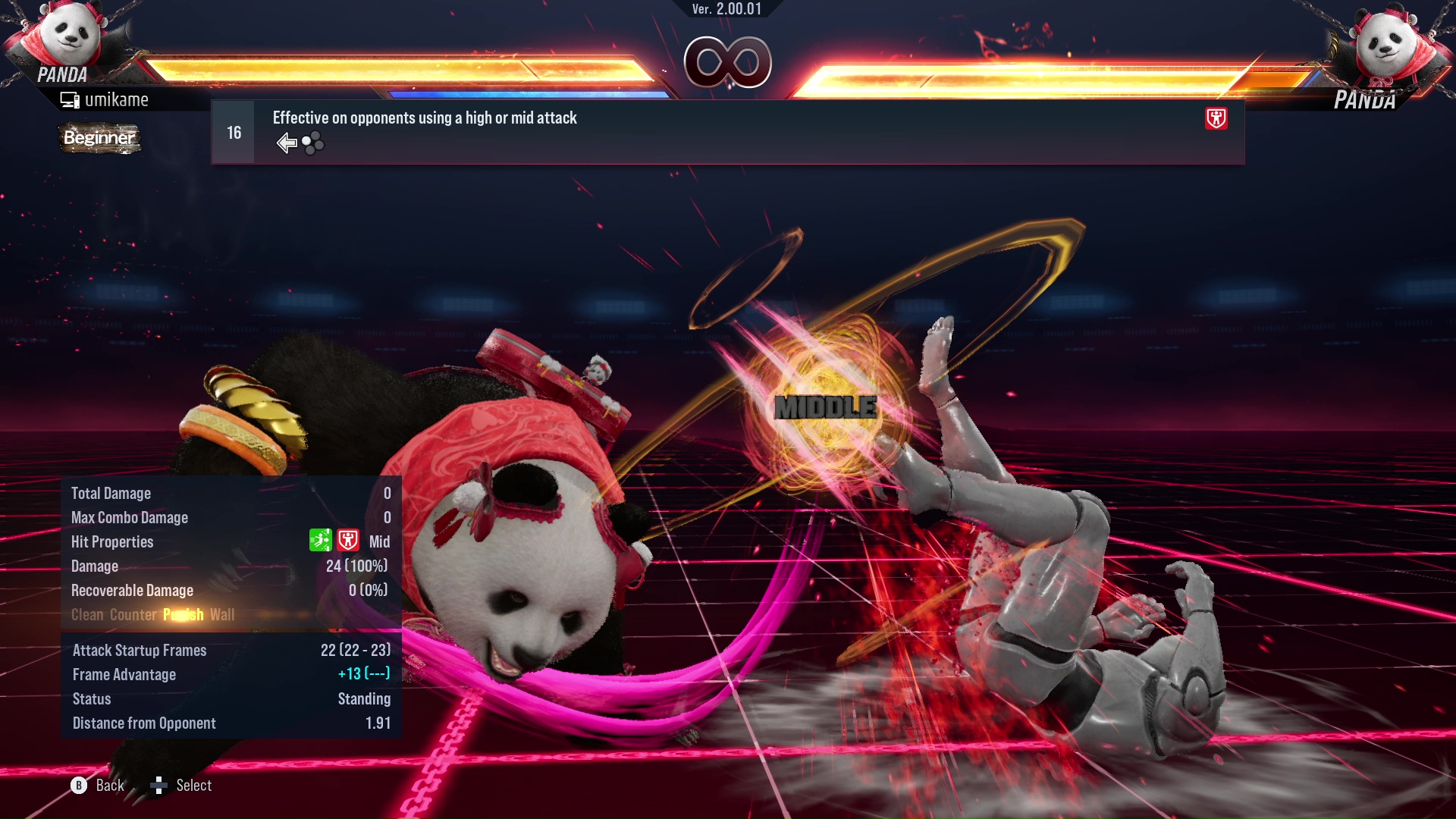This screenshot has height=819, width=1456.
Task: Enable the Counter damage display
Action: click(133, 615)
